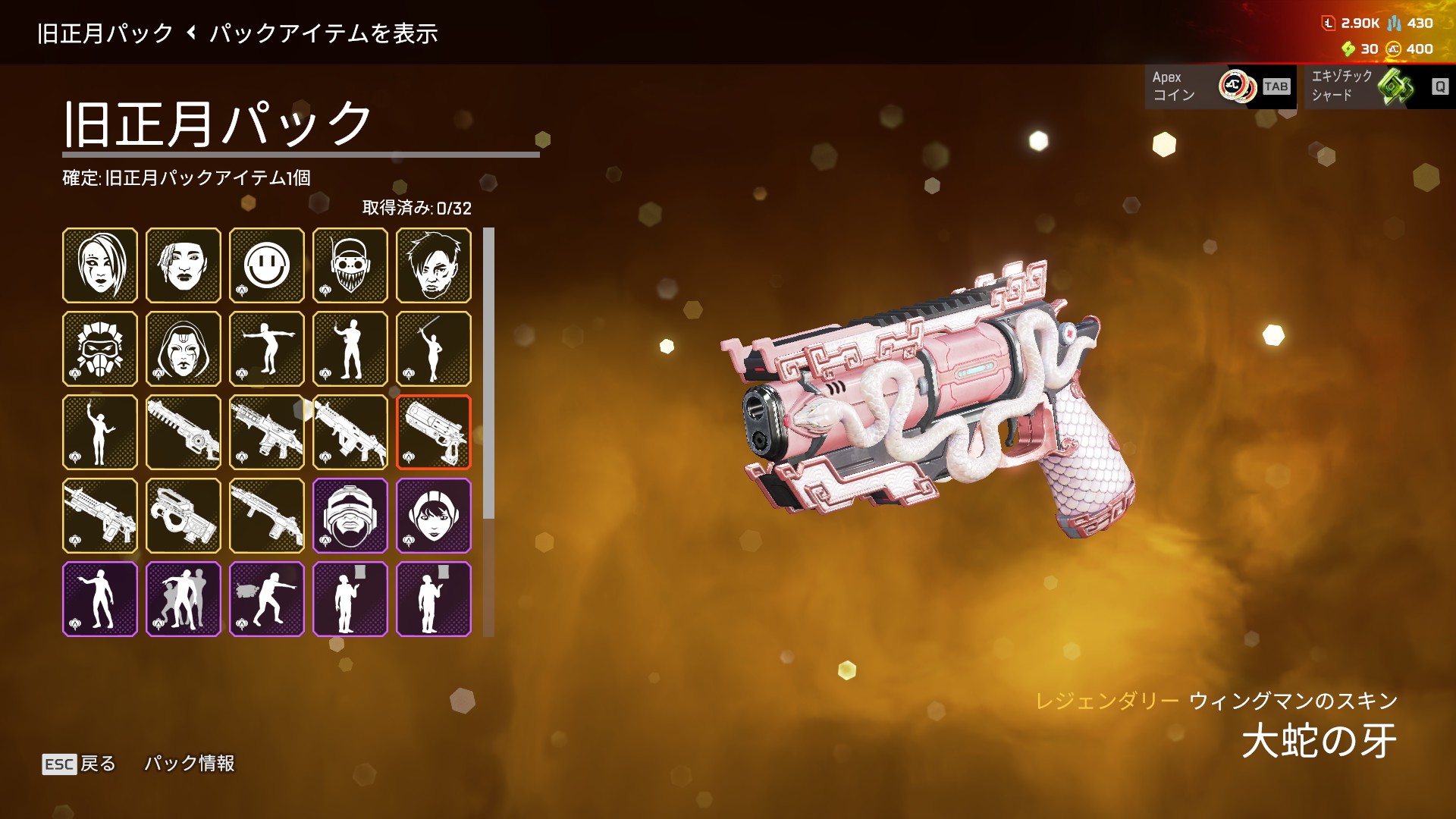The image size is (1456, 819).
Task: Pick the spiky-haired man face skin
Action: coord(434,265)
